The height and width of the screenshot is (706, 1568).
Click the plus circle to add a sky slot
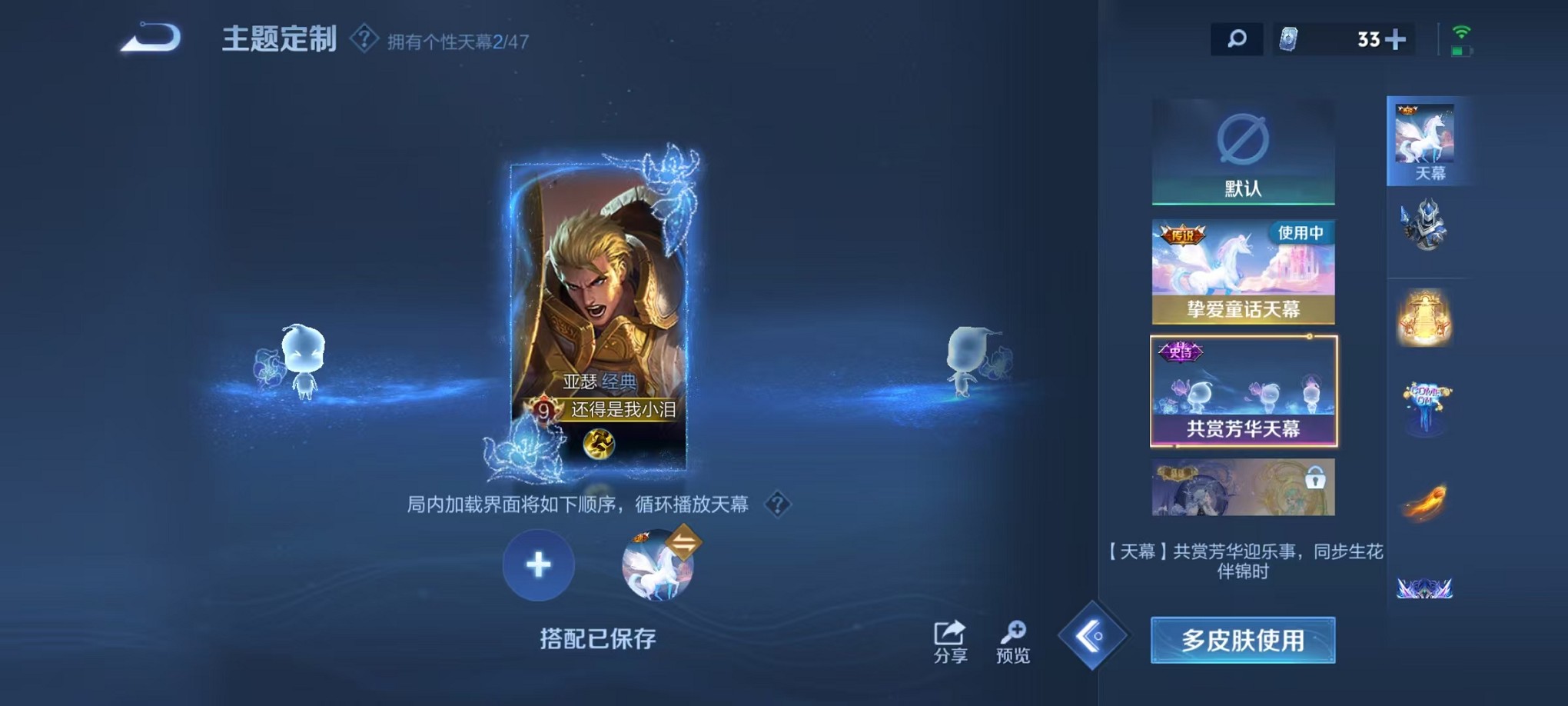coord(539,565)
